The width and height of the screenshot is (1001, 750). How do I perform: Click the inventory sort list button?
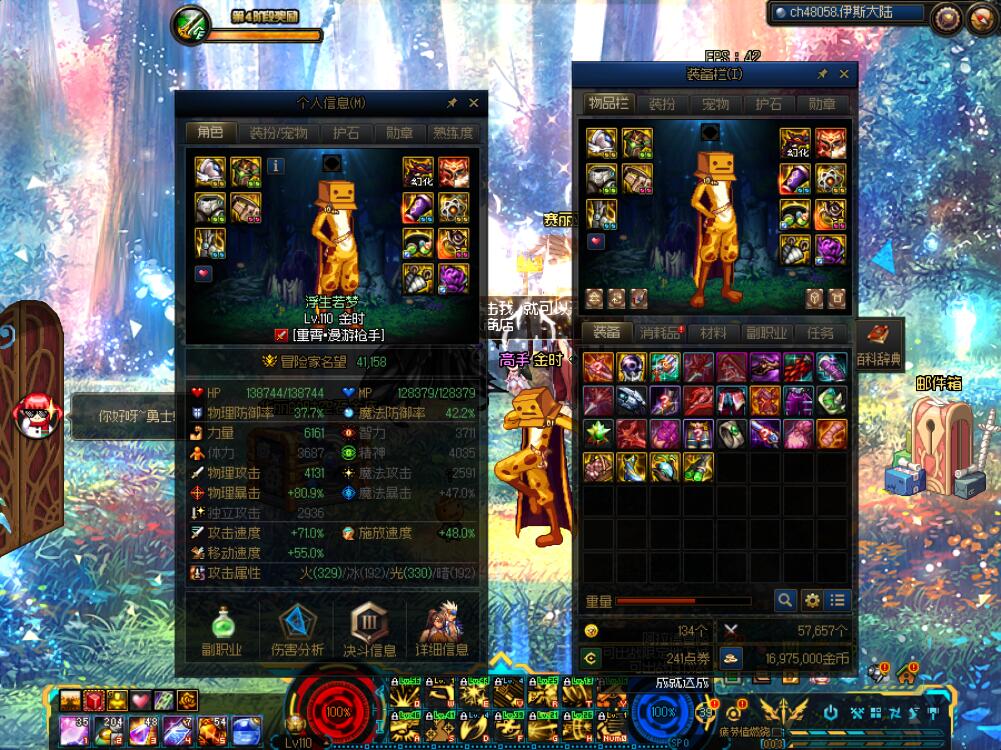click(838, 600)
